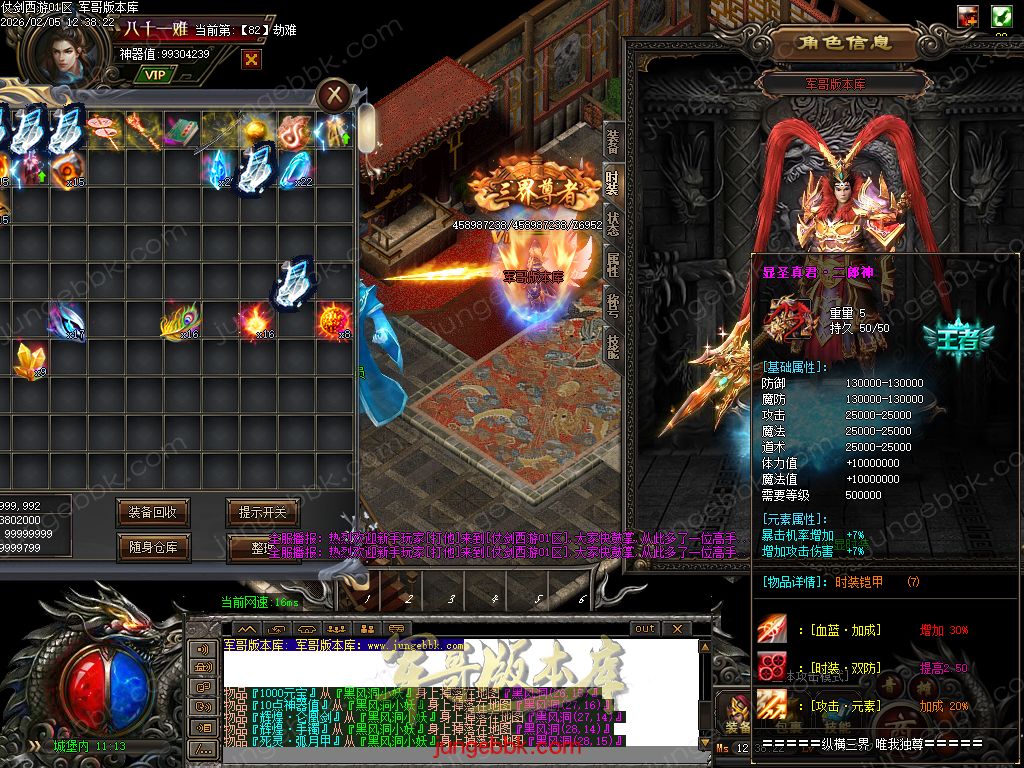The width and height of the screenshot is (1024, 768).
Task: Select the green spellbook item
Action: pos(180,129)
